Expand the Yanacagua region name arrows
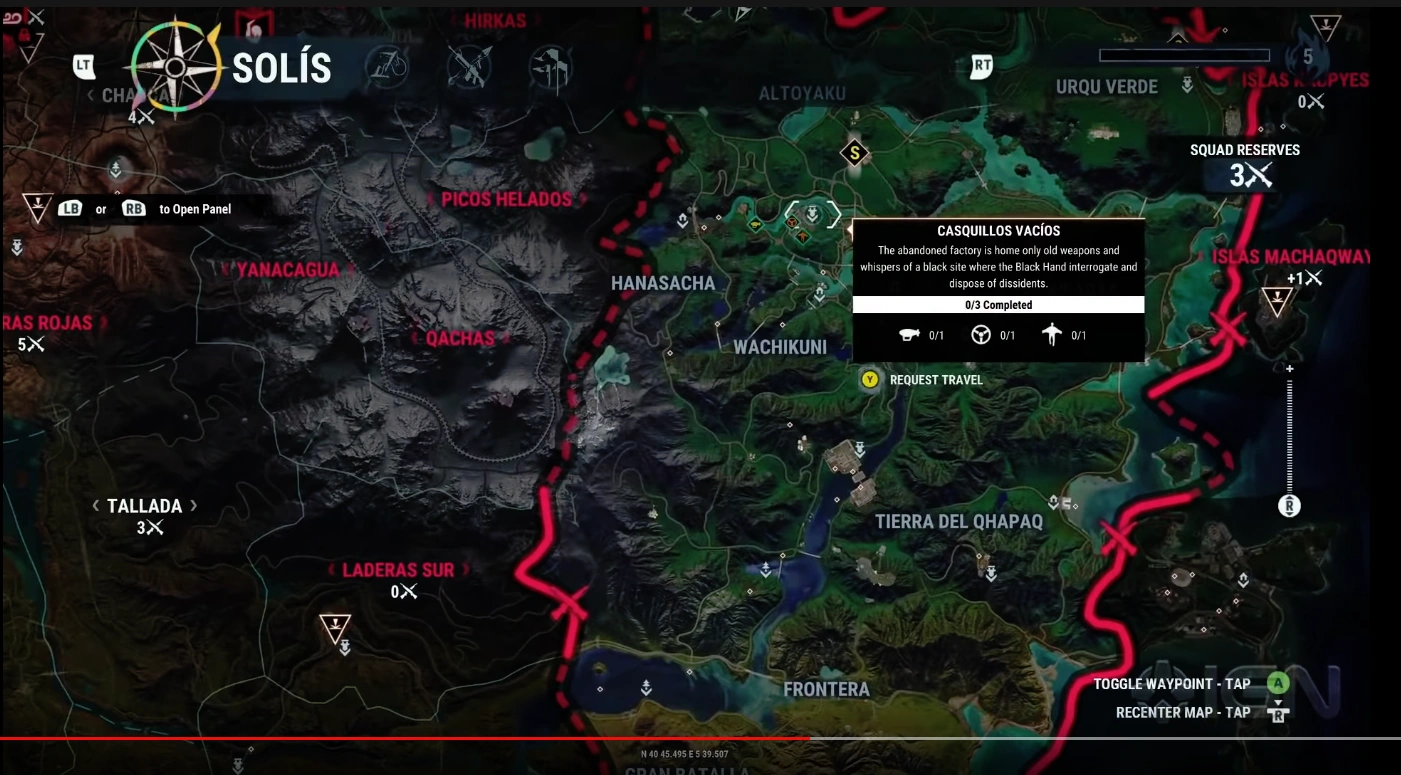 [288, 268]
